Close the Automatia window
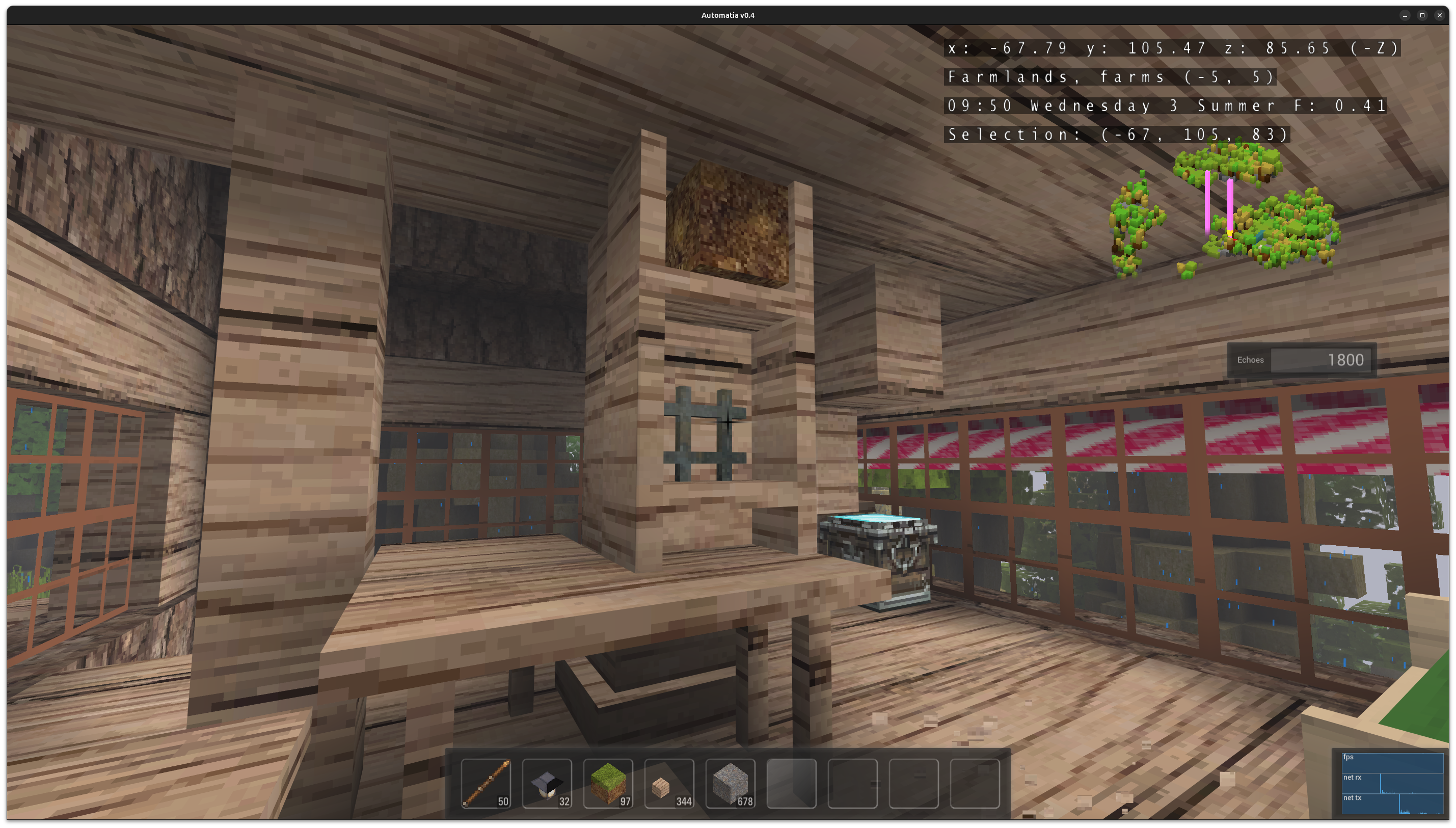The height and width of the screenshot is (828, 1456). click(x=1440, y=15)
